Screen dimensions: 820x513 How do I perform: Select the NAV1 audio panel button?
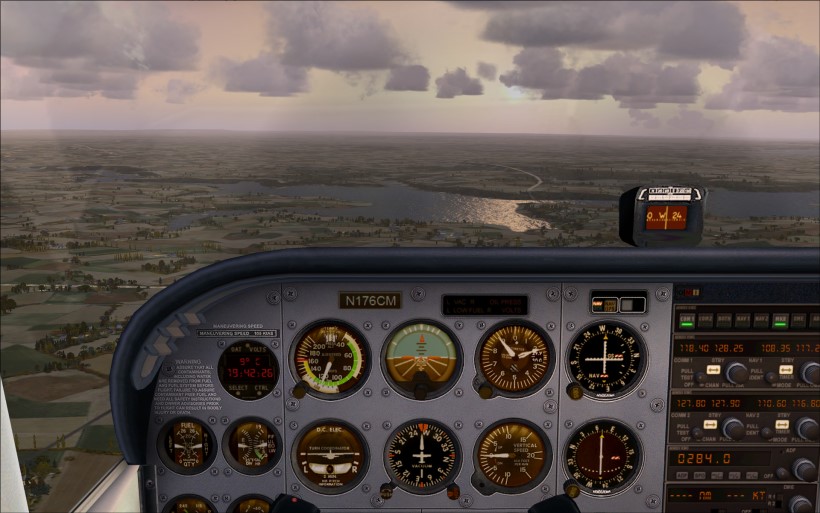pyautogui.click(x=743, y=320)
